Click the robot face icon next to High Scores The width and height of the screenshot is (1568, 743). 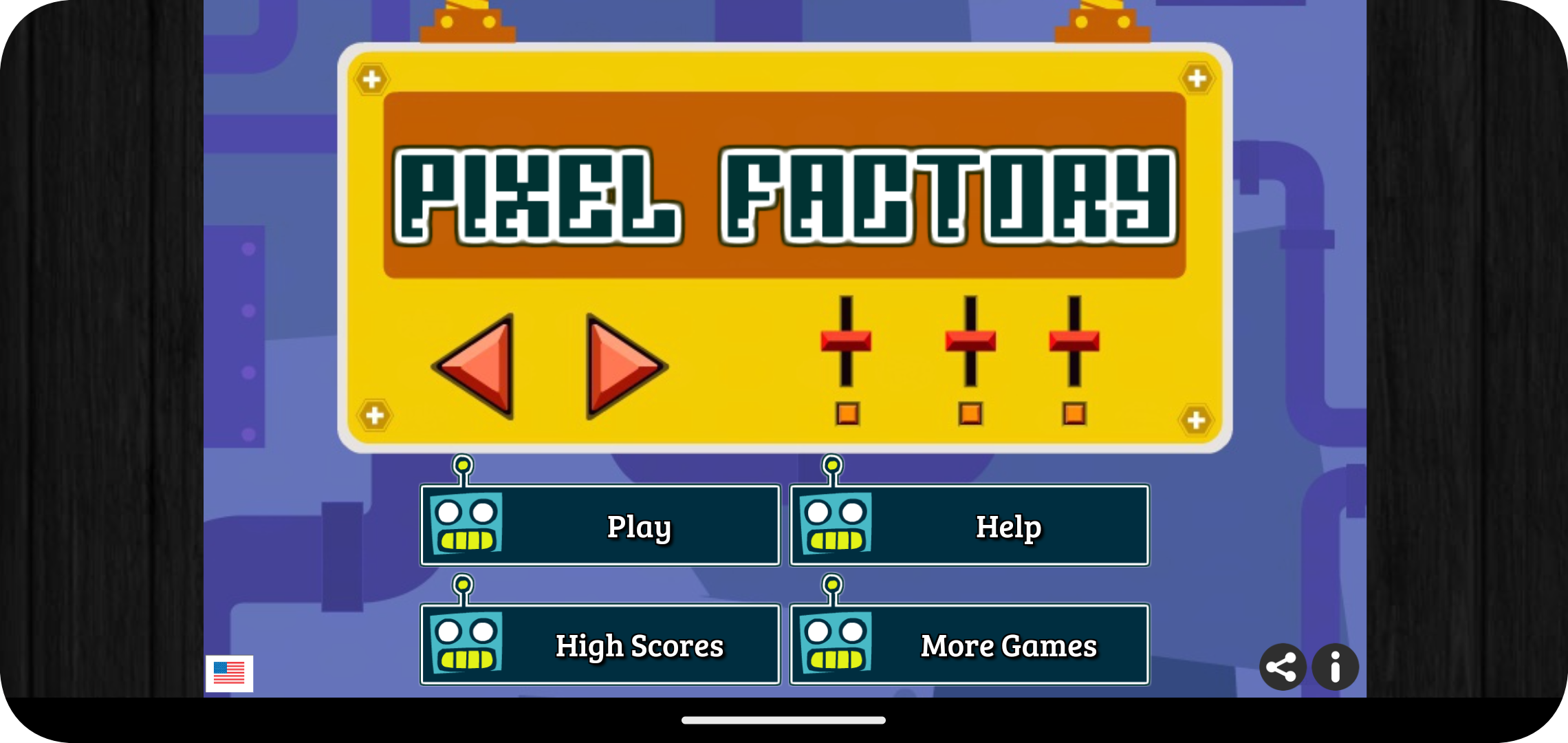(x=465, y=644)
